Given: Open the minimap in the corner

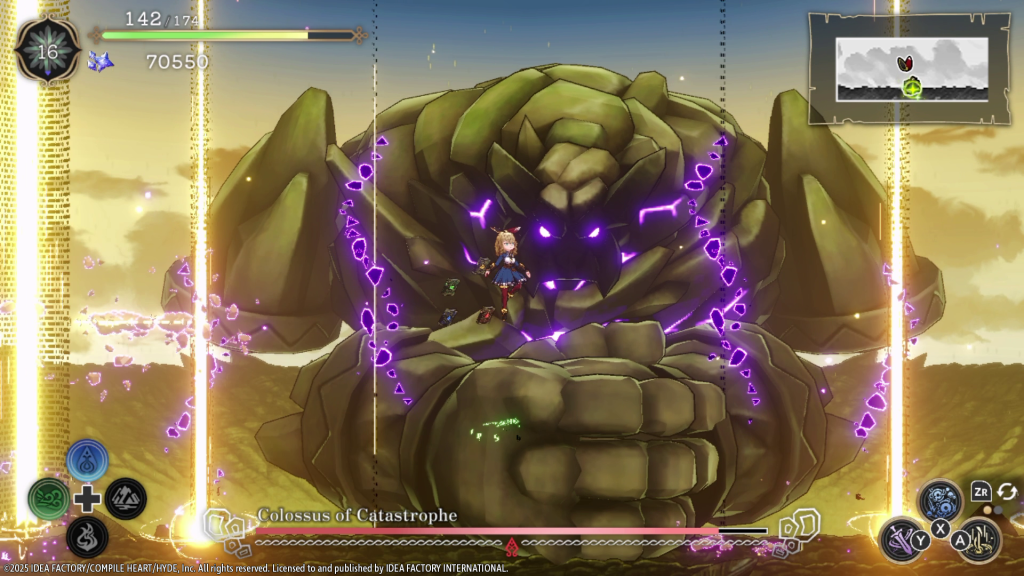Looking at the screenshot, I should click(x=910, y=68).
